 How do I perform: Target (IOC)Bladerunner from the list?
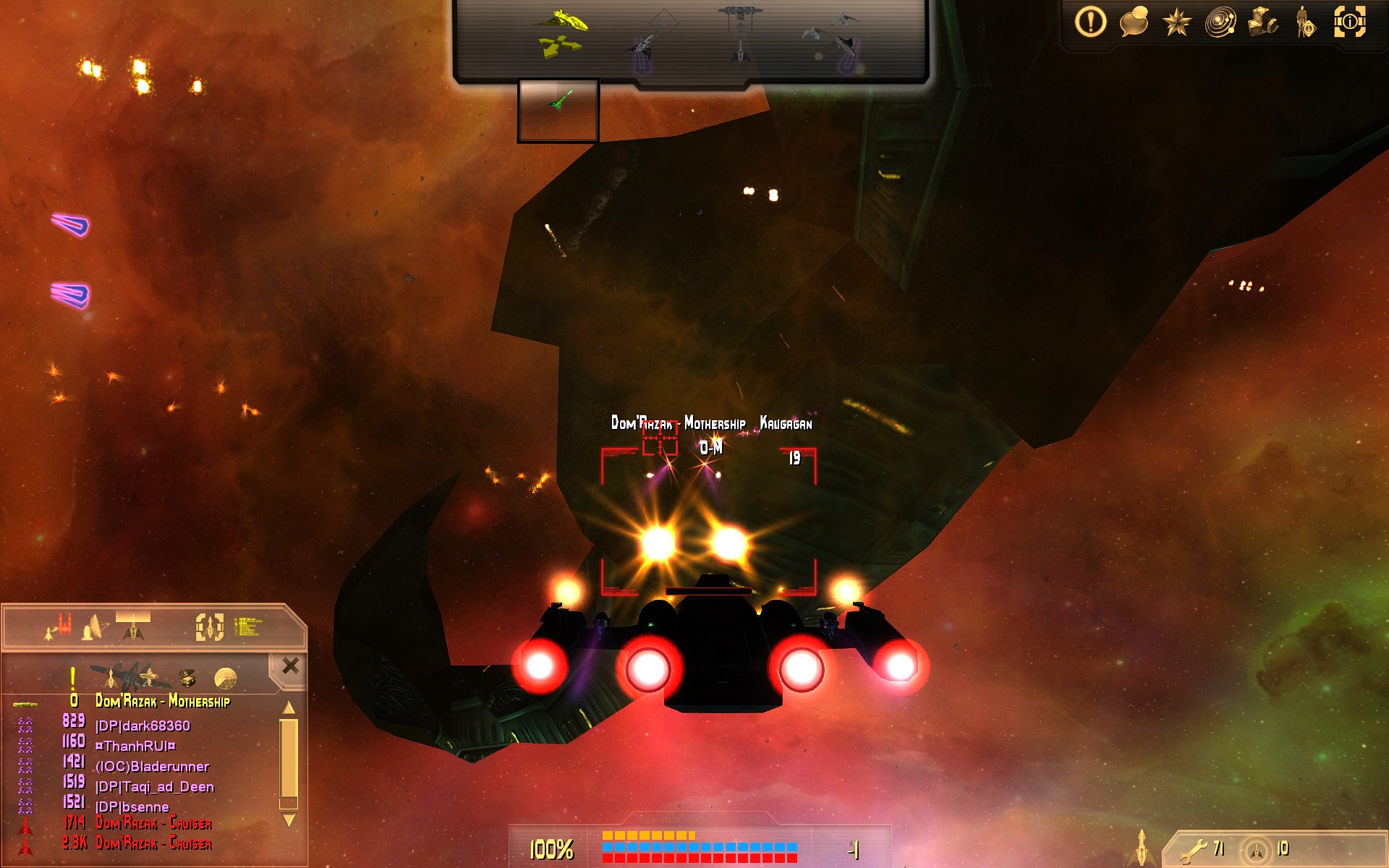point(152,766)
